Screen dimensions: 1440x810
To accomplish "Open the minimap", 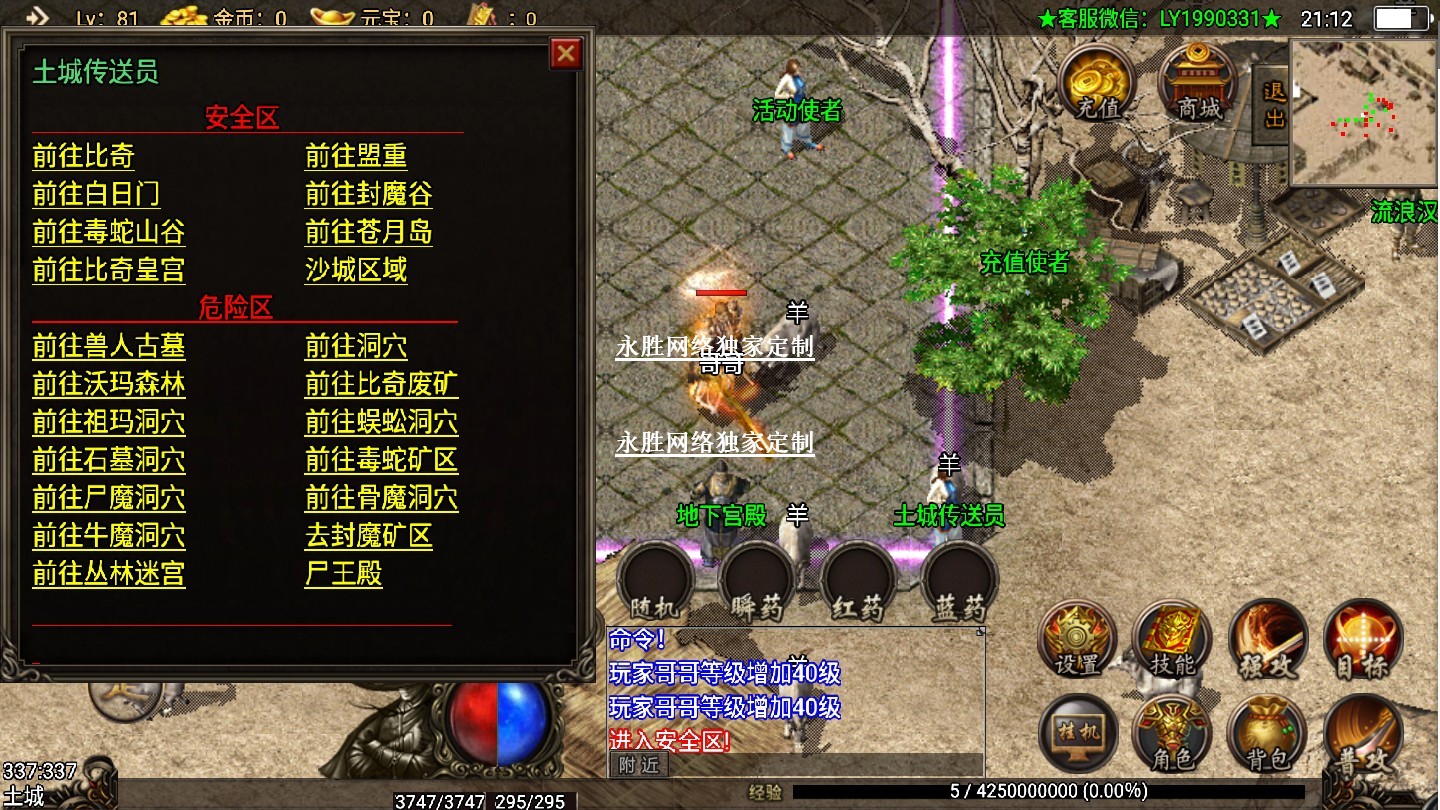I will click(x=1363, y=112).
